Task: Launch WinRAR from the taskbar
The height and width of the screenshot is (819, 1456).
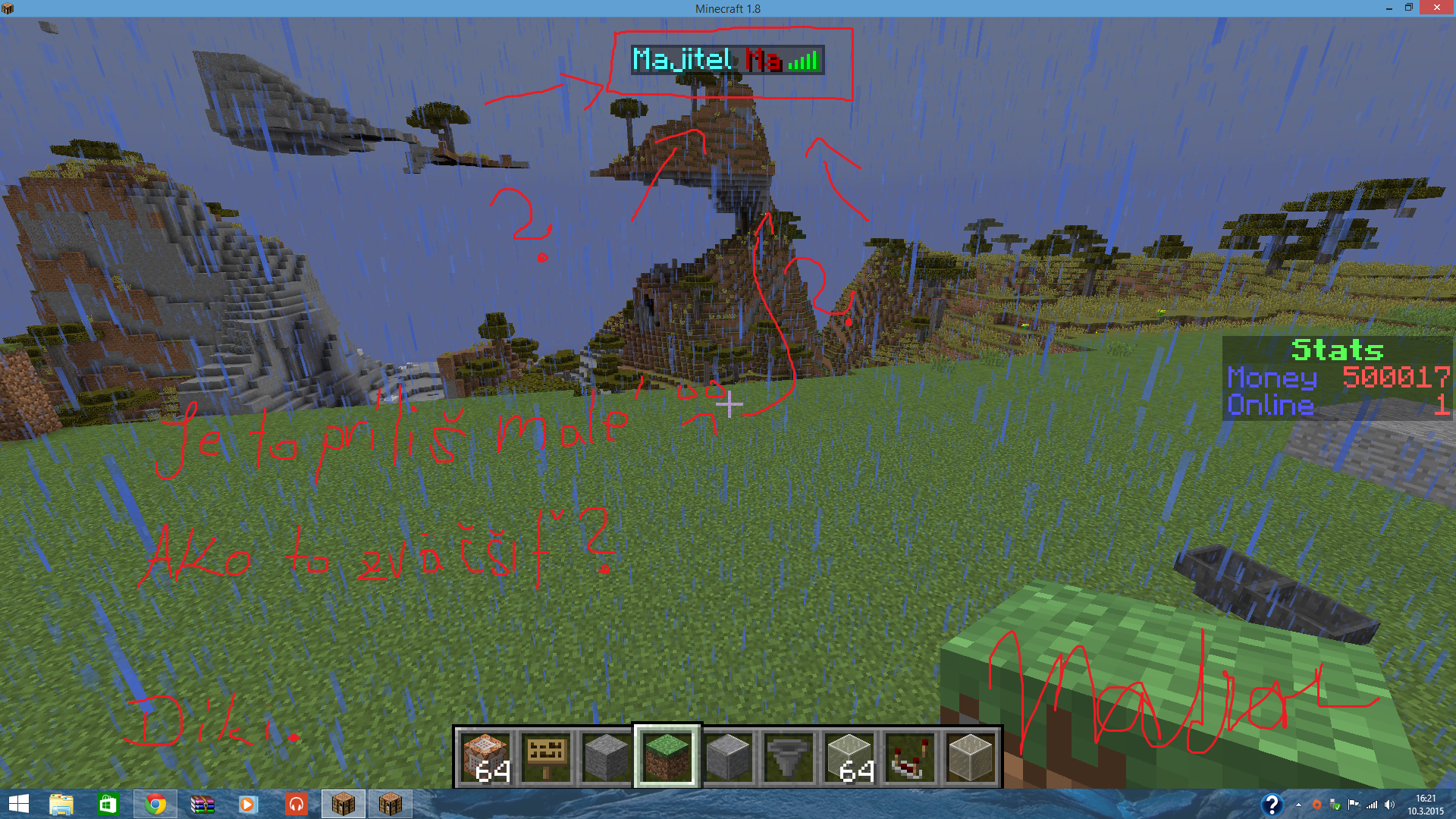Action: click(201, 805)
